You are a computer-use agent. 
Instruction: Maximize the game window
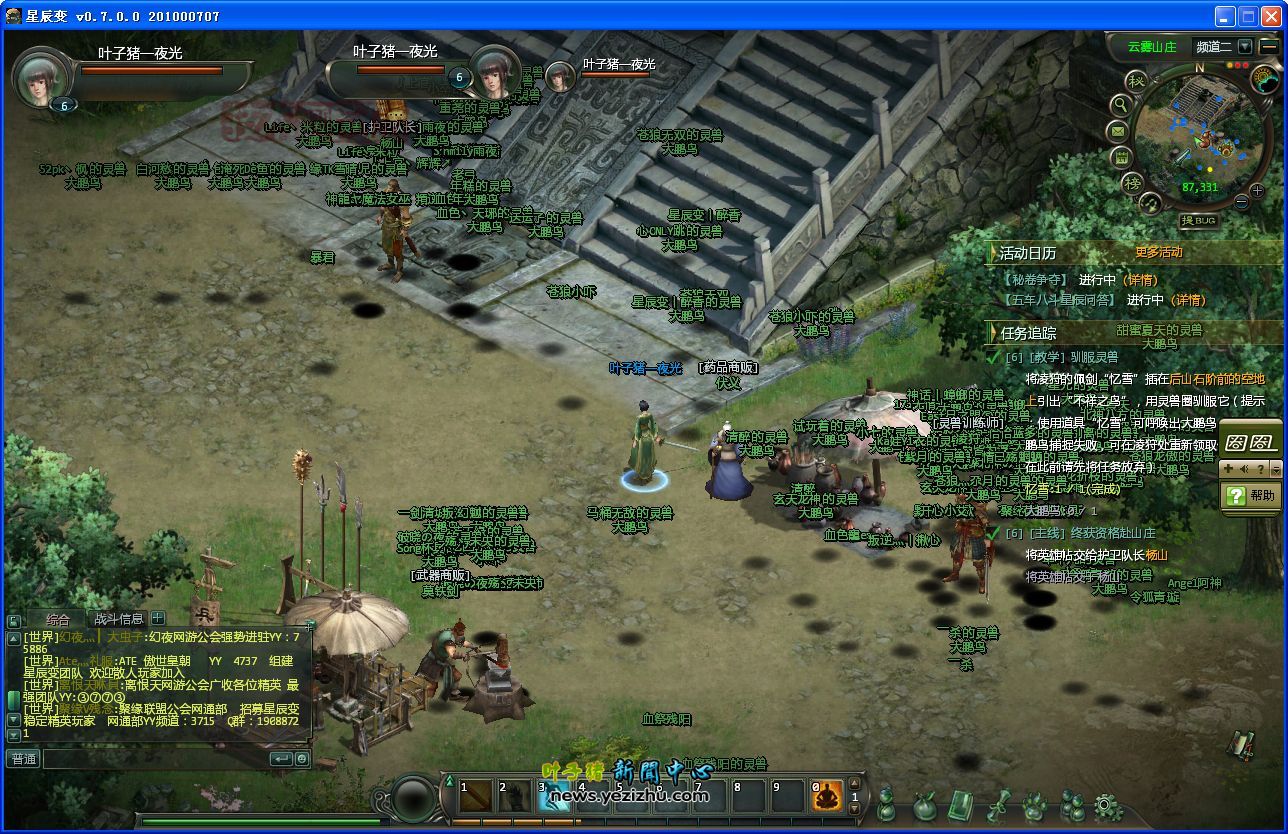pyautogui.click(x=1249, y=16)
